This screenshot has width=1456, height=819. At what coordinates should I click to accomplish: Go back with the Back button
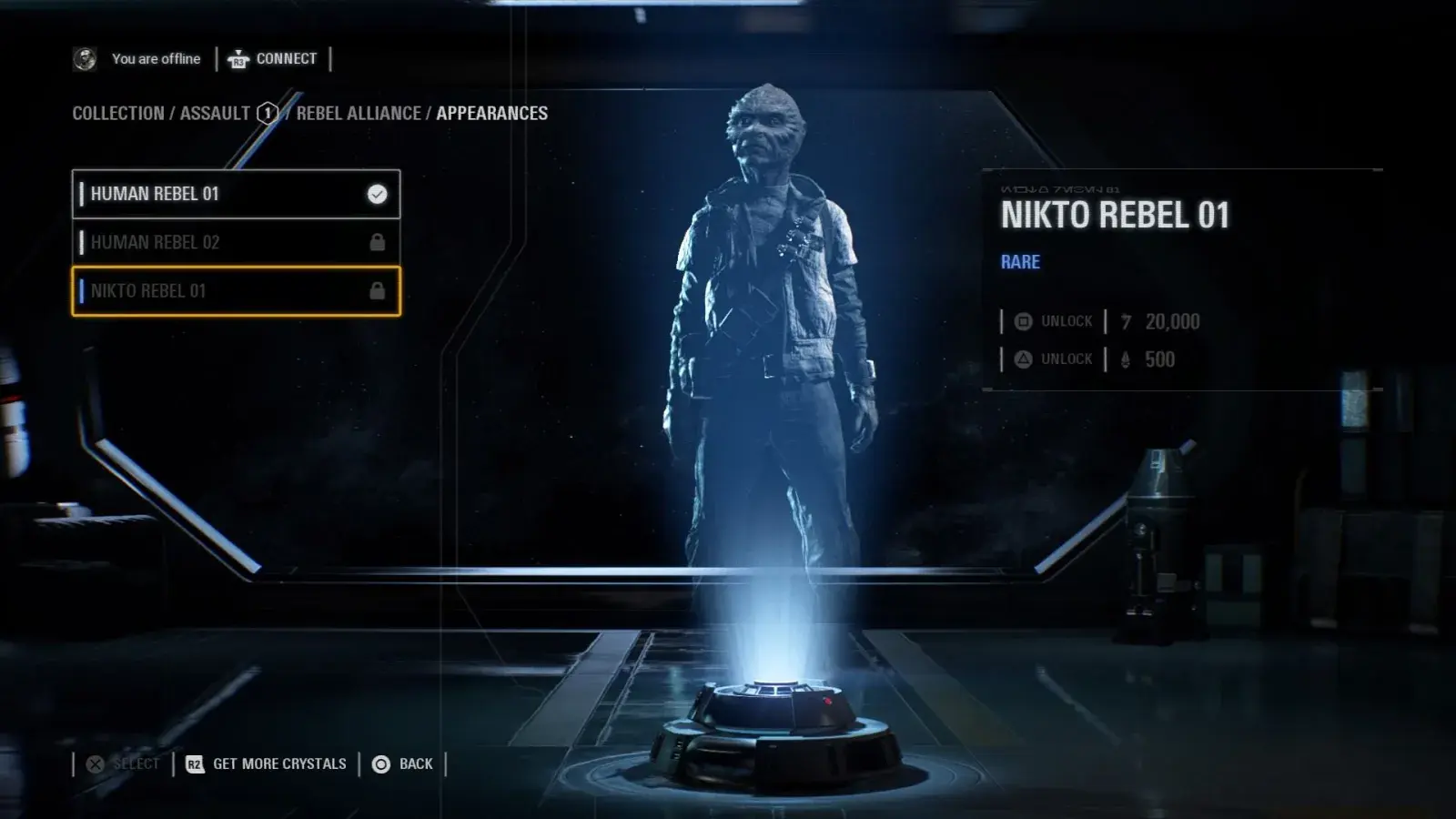pyautogui.click(x=403, y=764)
